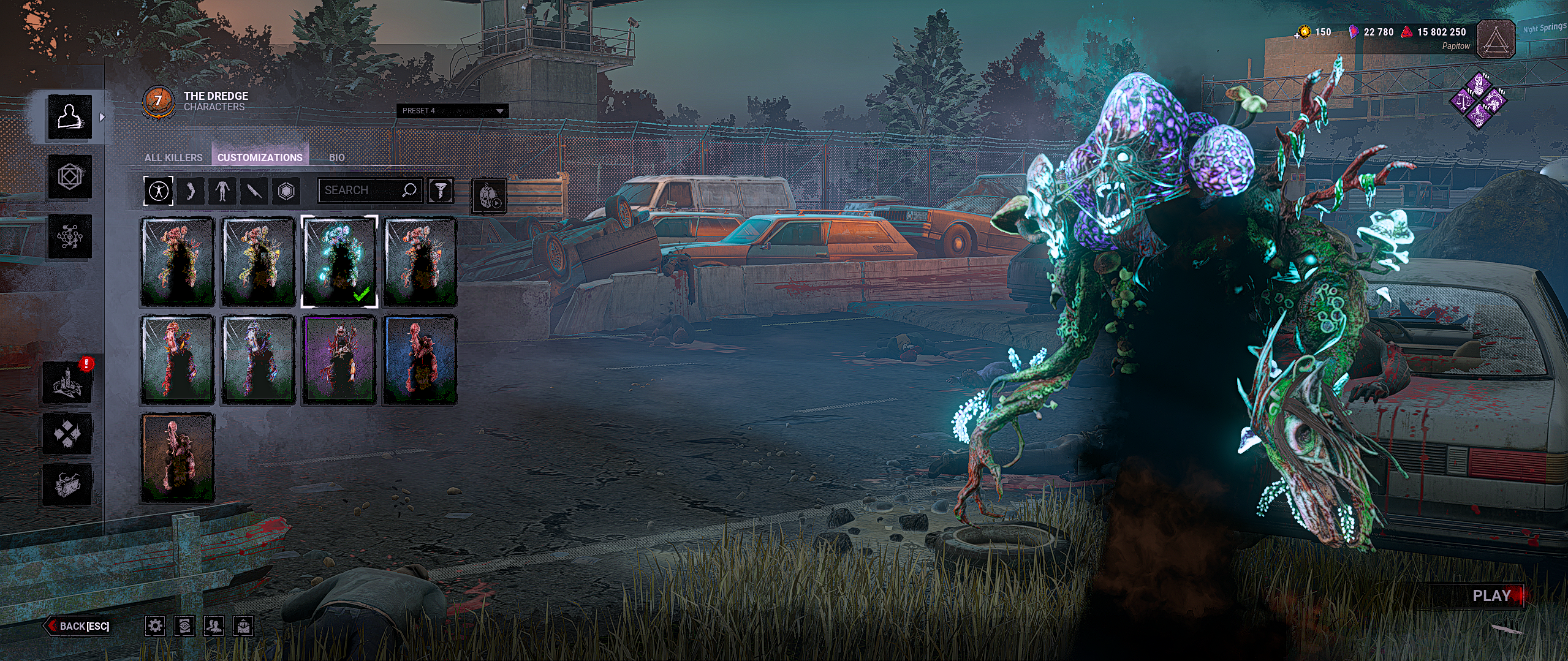Choose the blue-background outfit thumbnail

pyautogui.click(x=420, y=360)
